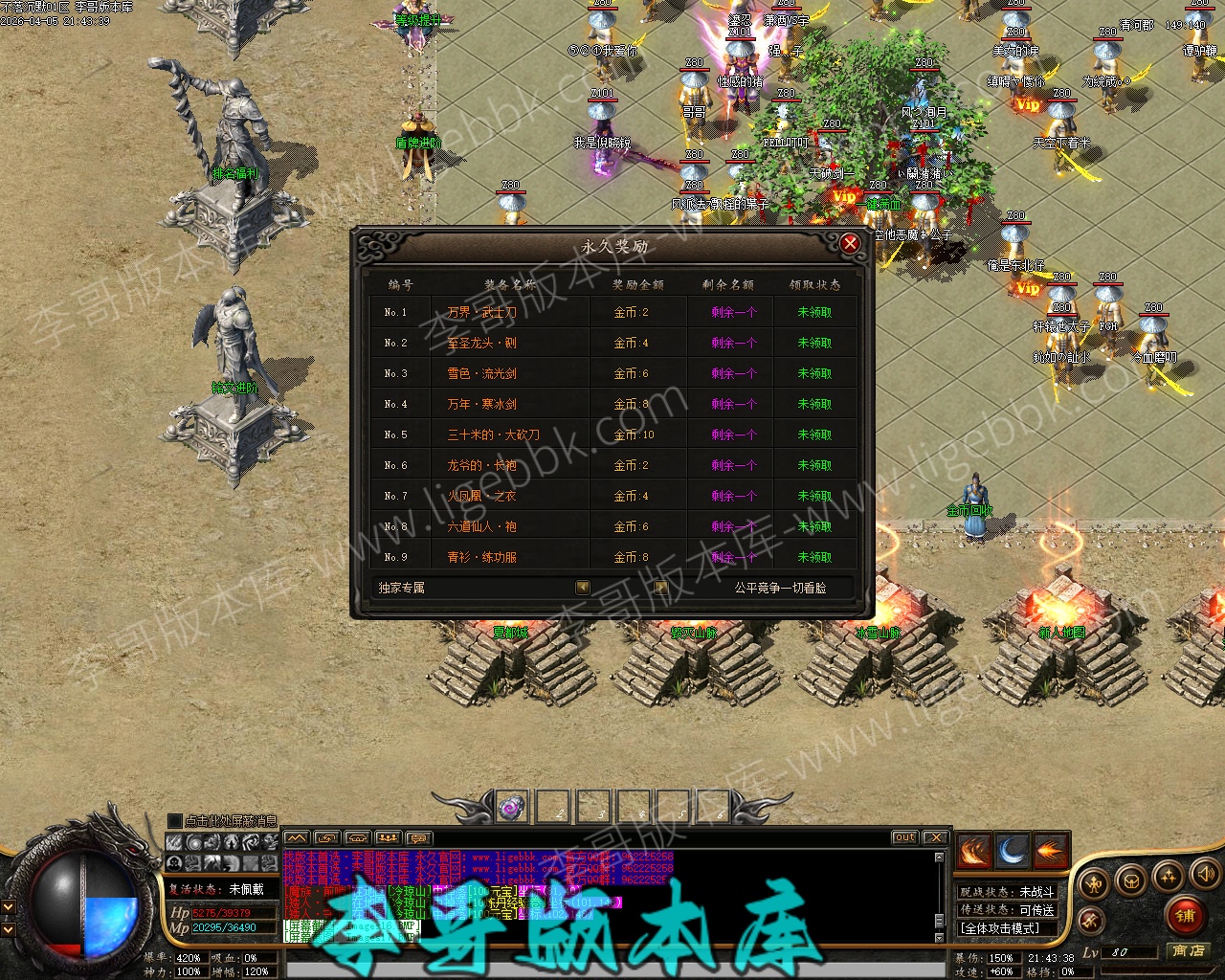Activate the fire charge skill icon

coord(1051,851)
